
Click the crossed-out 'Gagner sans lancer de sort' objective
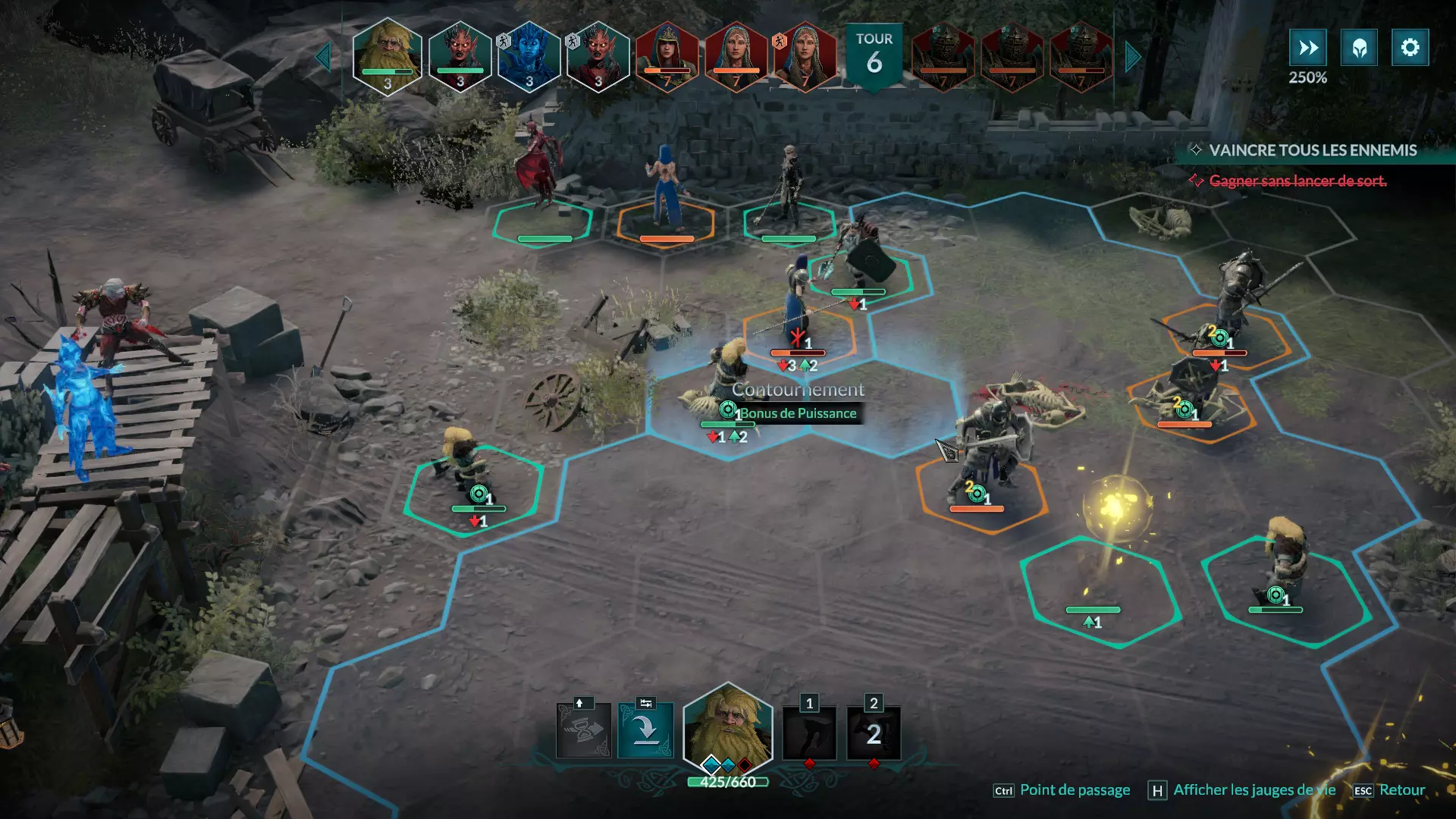(1297, 180)
